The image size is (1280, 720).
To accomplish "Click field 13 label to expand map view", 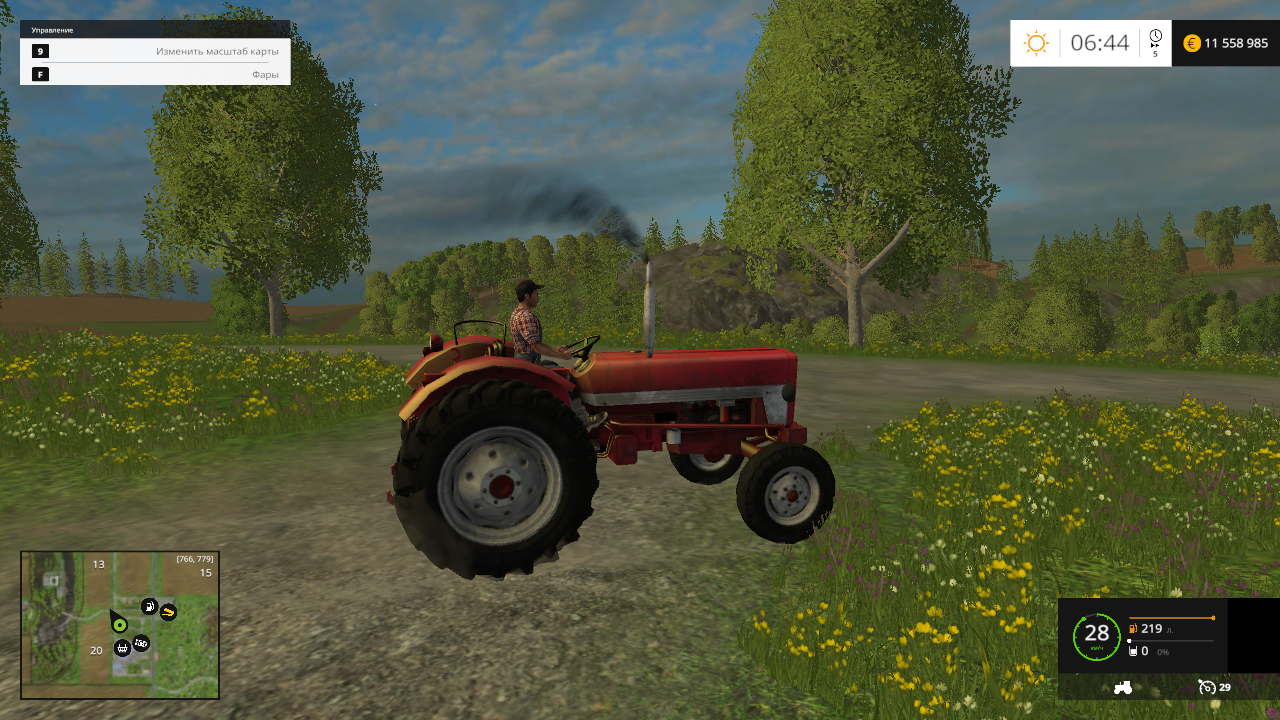I will click(x=99, y=563).
